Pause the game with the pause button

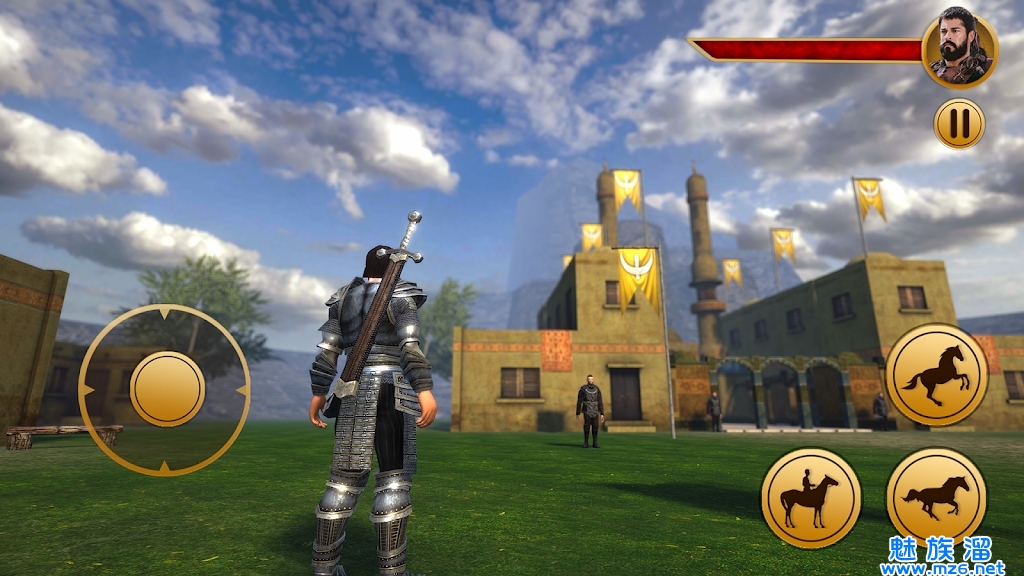959,123
